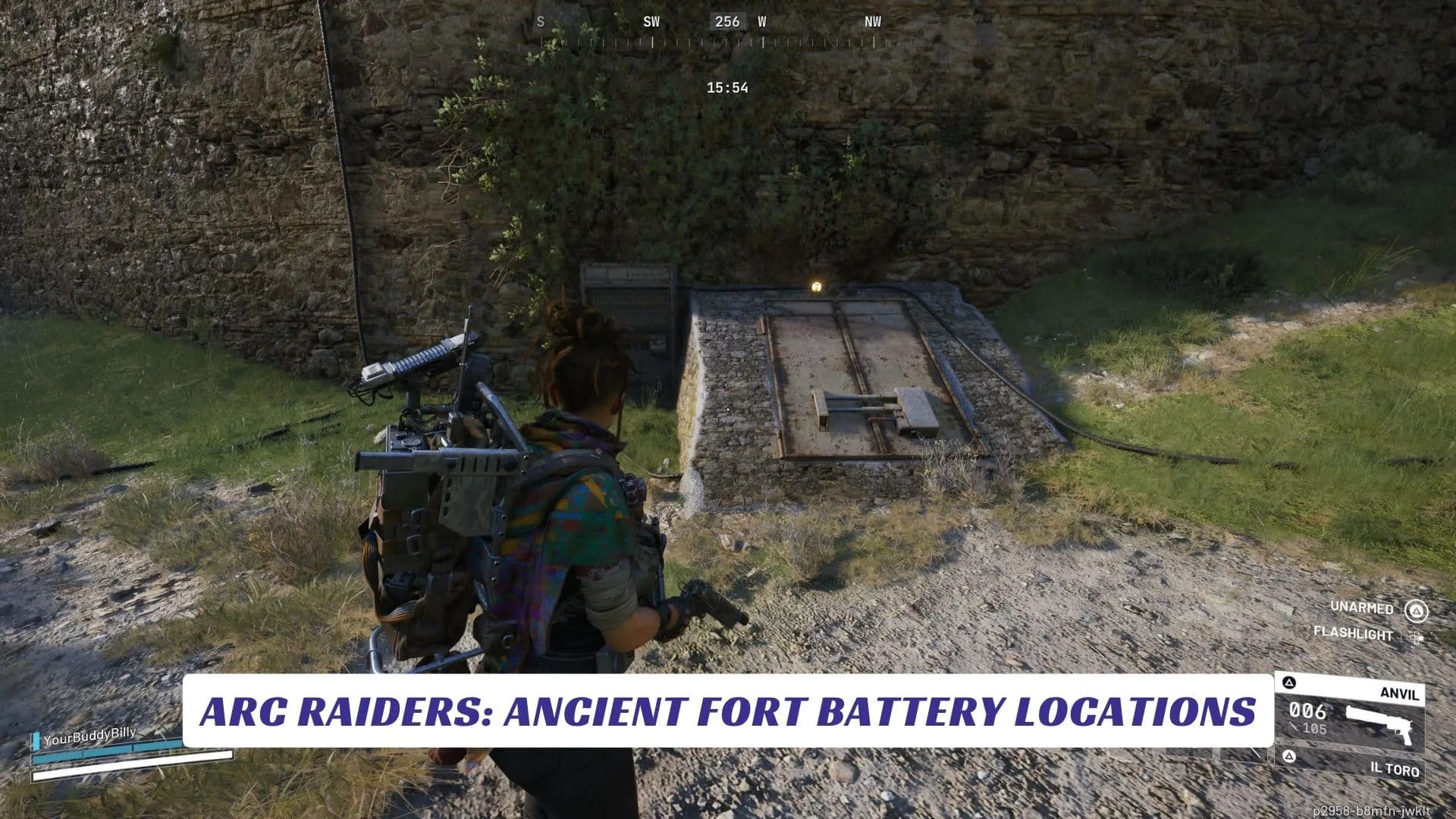Click the compass heading marker showing 256
1456x819 pixels.
click(x=726, y=22)
